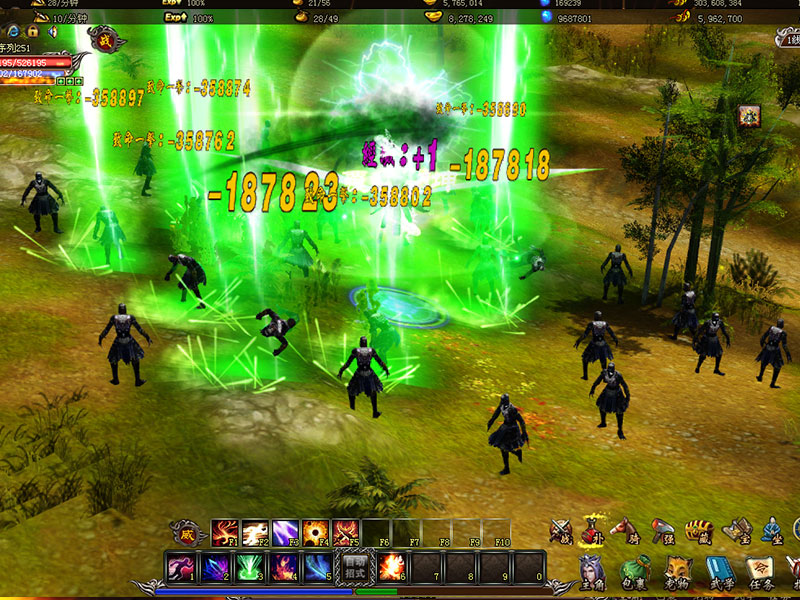
Task: Open the 任务 quest scroll
Action: click(x=762, y=571)
